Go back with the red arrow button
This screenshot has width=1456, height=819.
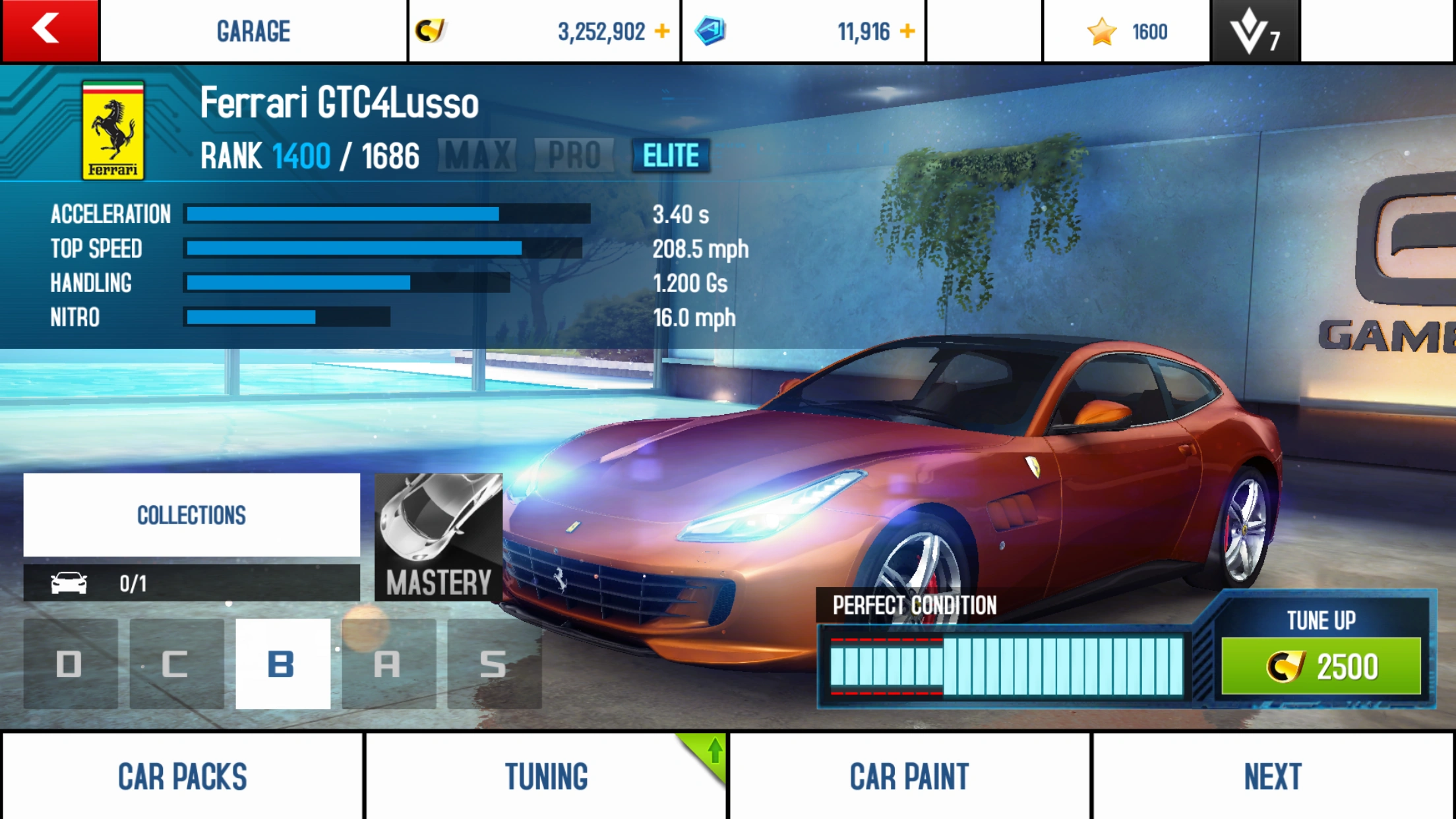pyautogui.click(x=49, y=31)
